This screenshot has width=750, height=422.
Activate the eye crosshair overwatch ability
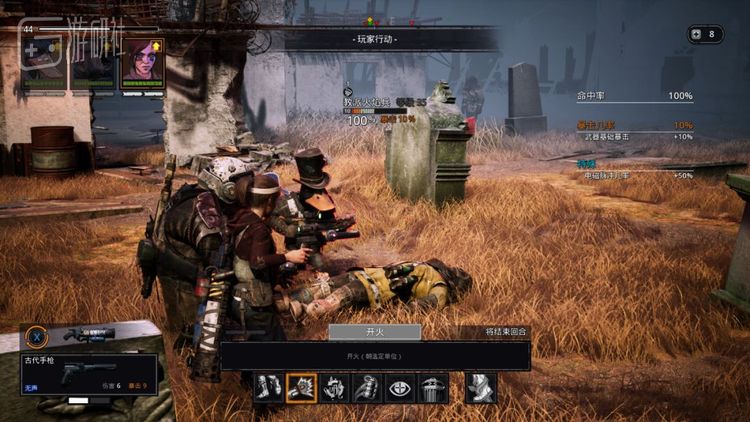point(400,388)
